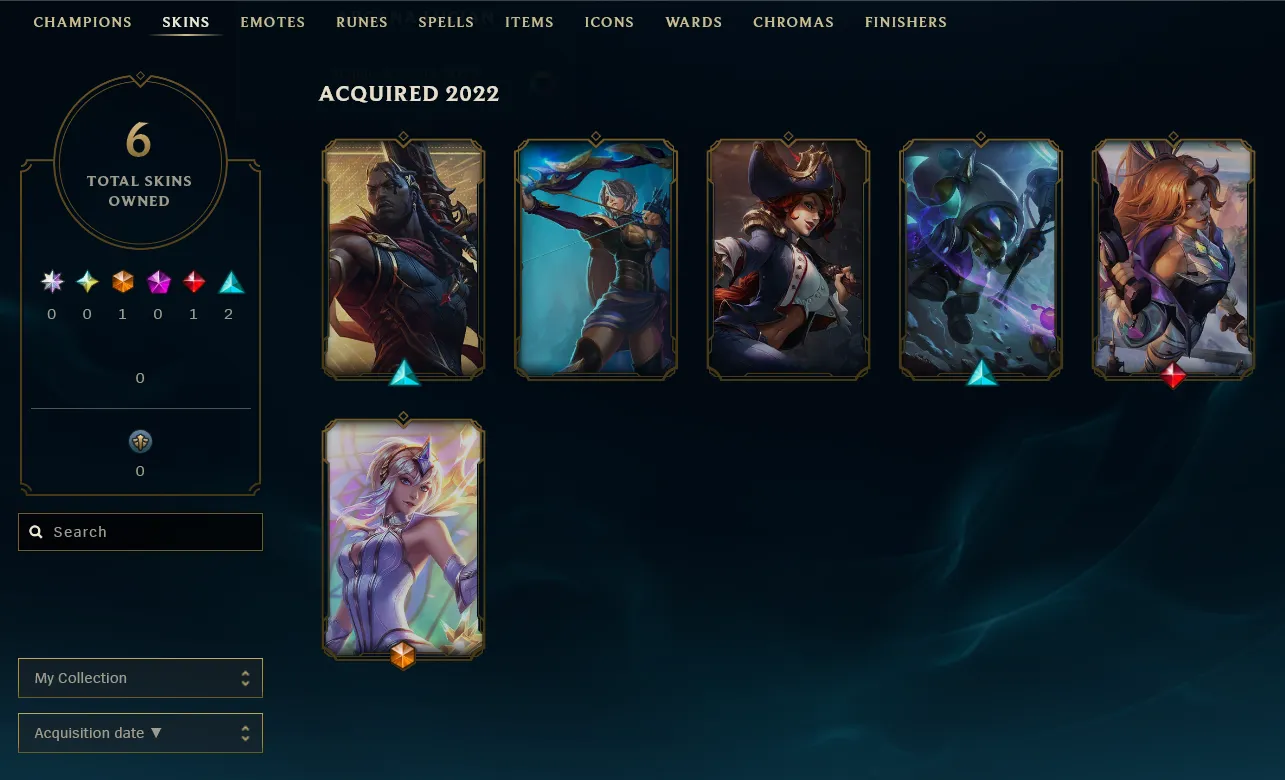Select the orange hexagon rarity gem icon
This screenshot has height=780, width=1285.
point(122,283)
